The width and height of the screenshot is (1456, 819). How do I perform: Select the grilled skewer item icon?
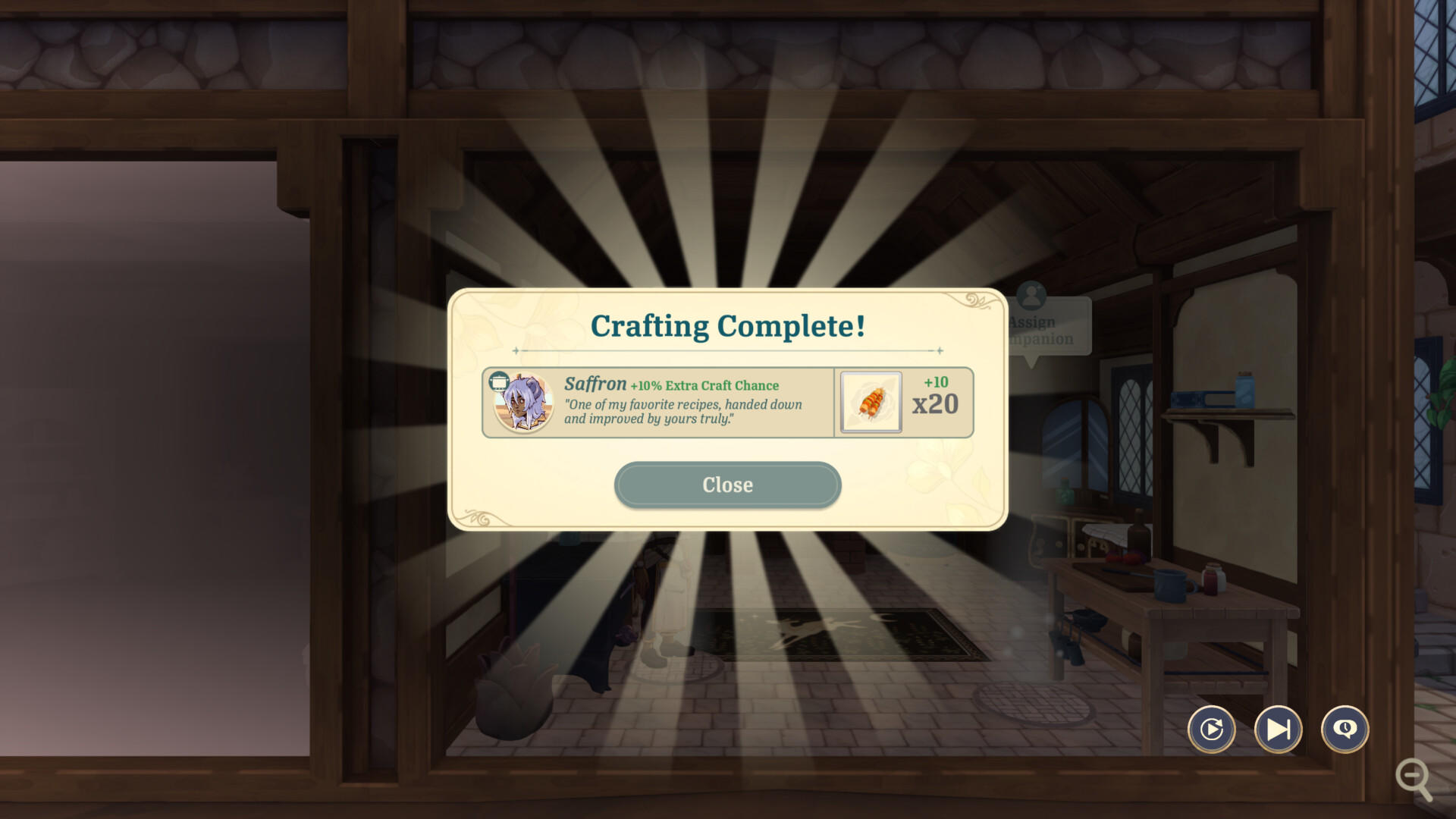[x=871, y=403]
